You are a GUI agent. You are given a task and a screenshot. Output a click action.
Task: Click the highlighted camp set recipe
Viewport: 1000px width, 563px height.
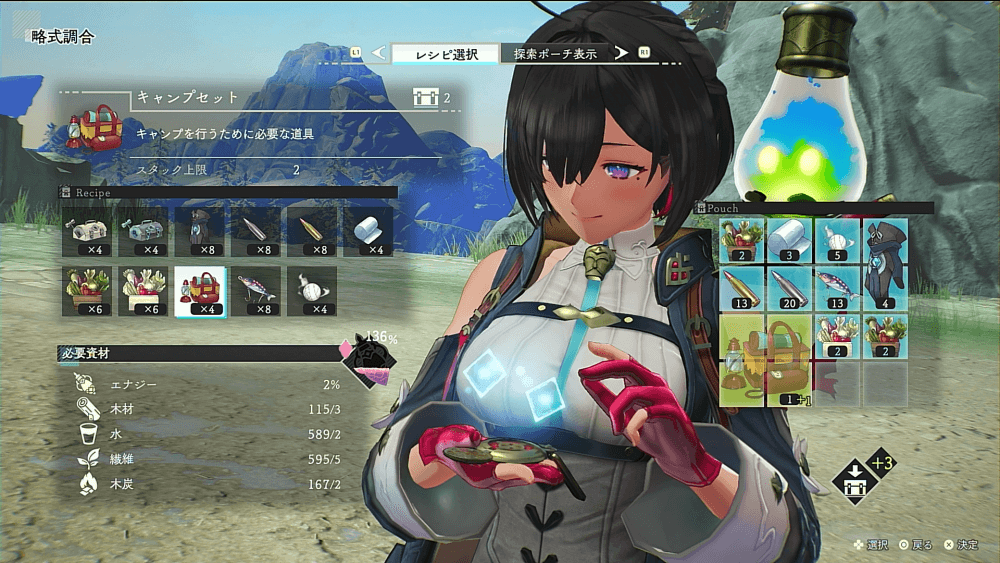pyautogui.click(x=200, y=291)
